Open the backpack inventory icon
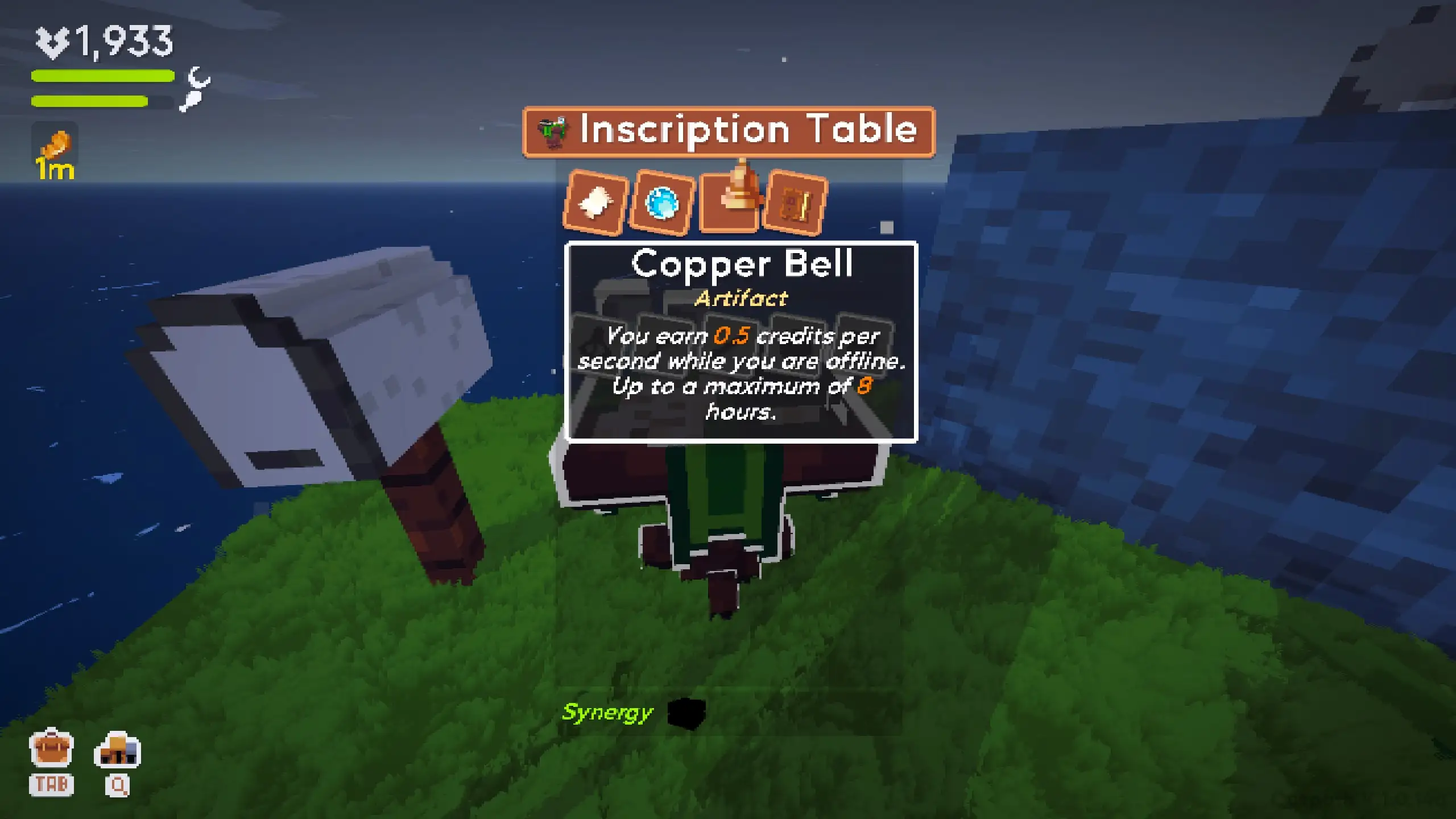The width and height of the screenshot is (1456, 819). tap(51, 750)
